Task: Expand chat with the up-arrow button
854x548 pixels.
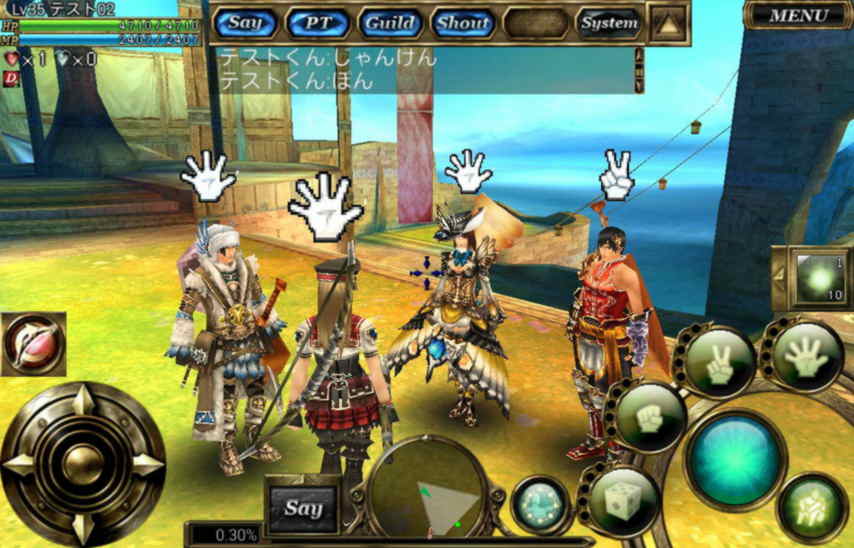Action: tap(668, 22)
